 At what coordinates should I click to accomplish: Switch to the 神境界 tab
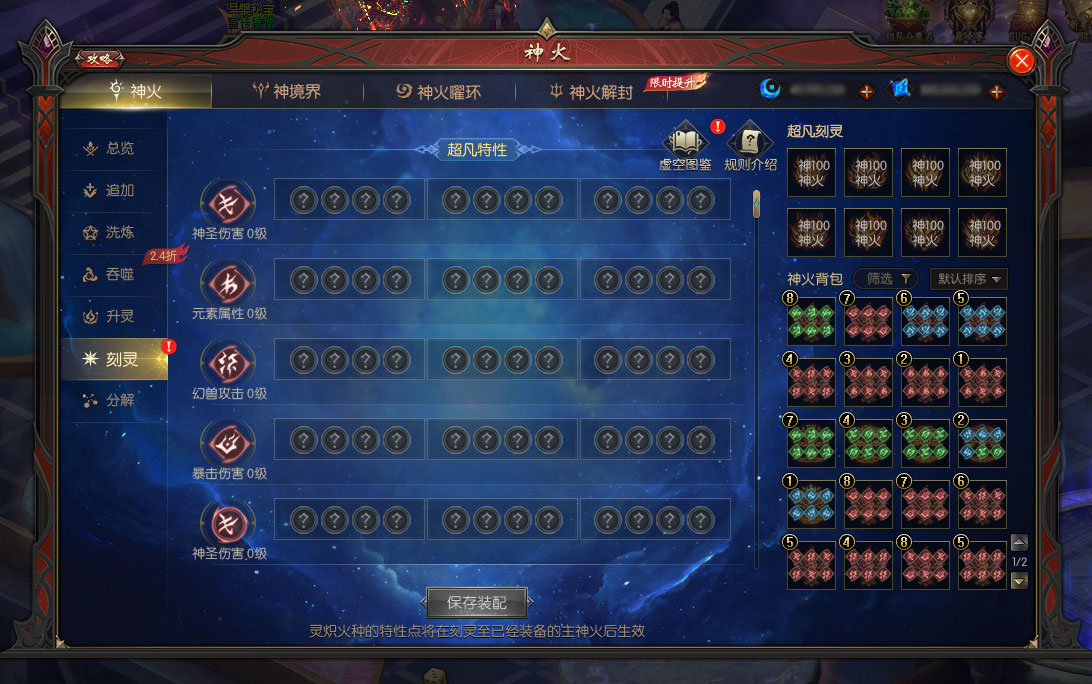[286, 92]
